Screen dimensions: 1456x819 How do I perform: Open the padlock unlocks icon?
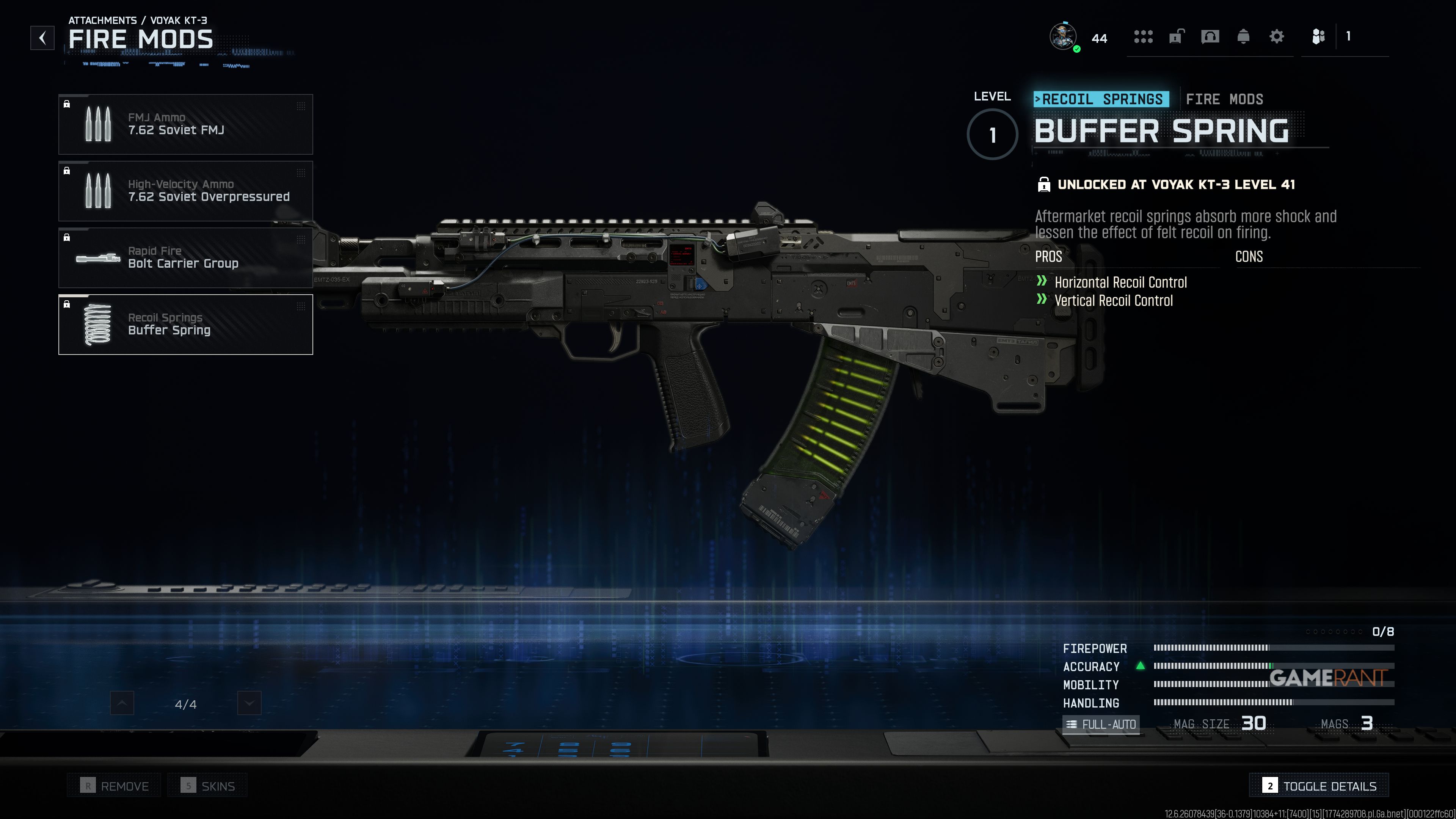click(1176, 37)
